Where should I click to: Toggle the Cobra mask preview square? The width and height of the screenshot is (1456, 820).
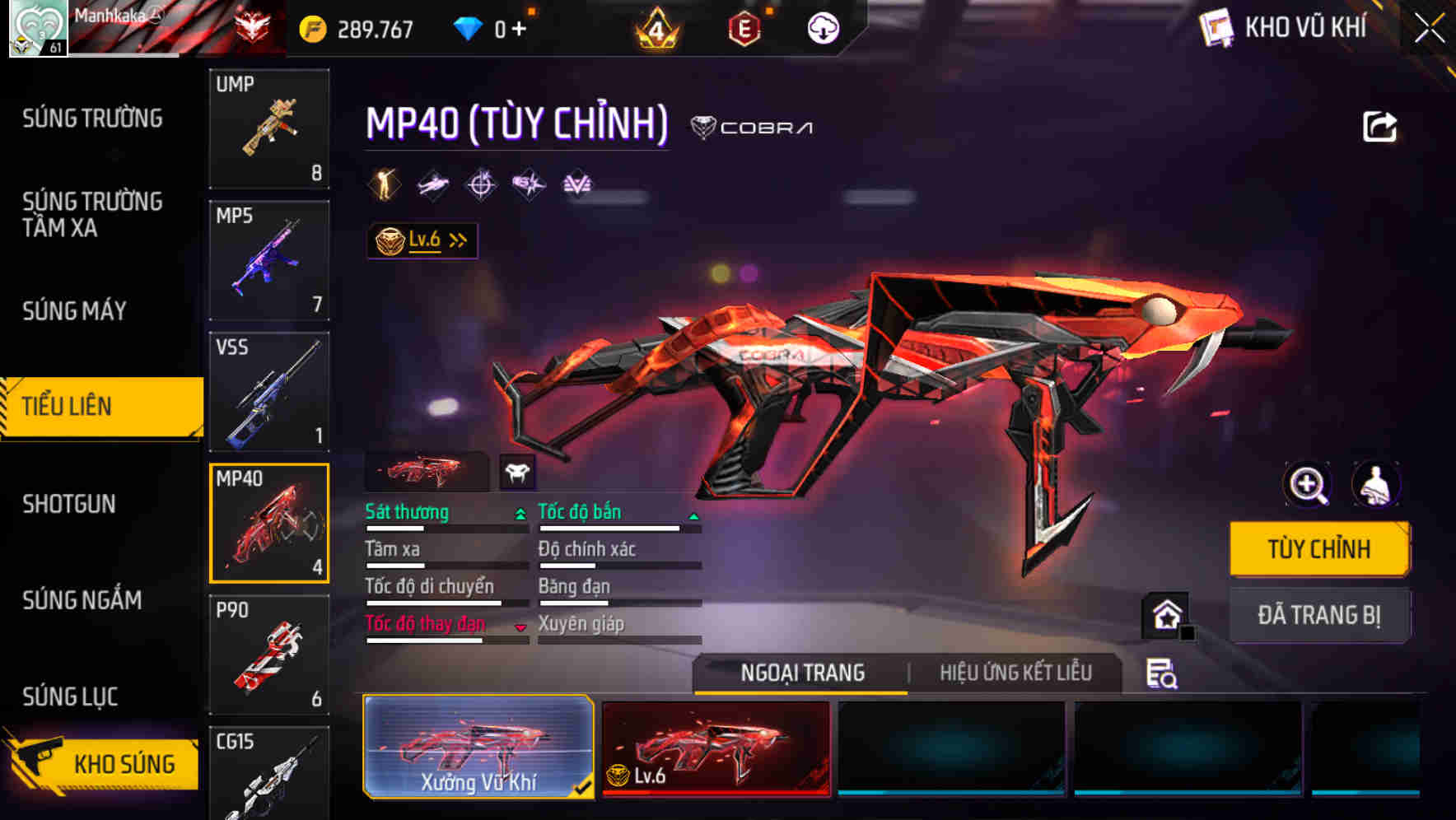pos(516,471)
